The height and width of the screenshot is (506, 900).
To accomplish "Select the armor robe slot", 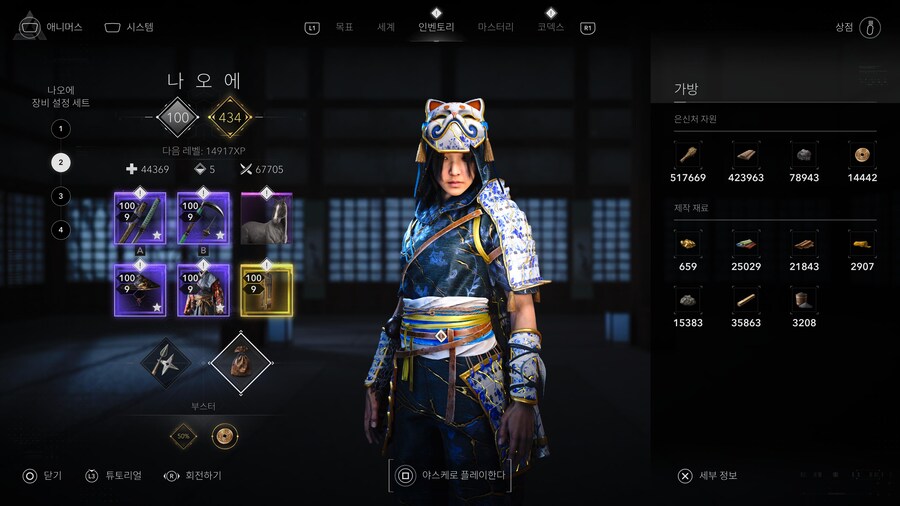I will click(203, 290).
